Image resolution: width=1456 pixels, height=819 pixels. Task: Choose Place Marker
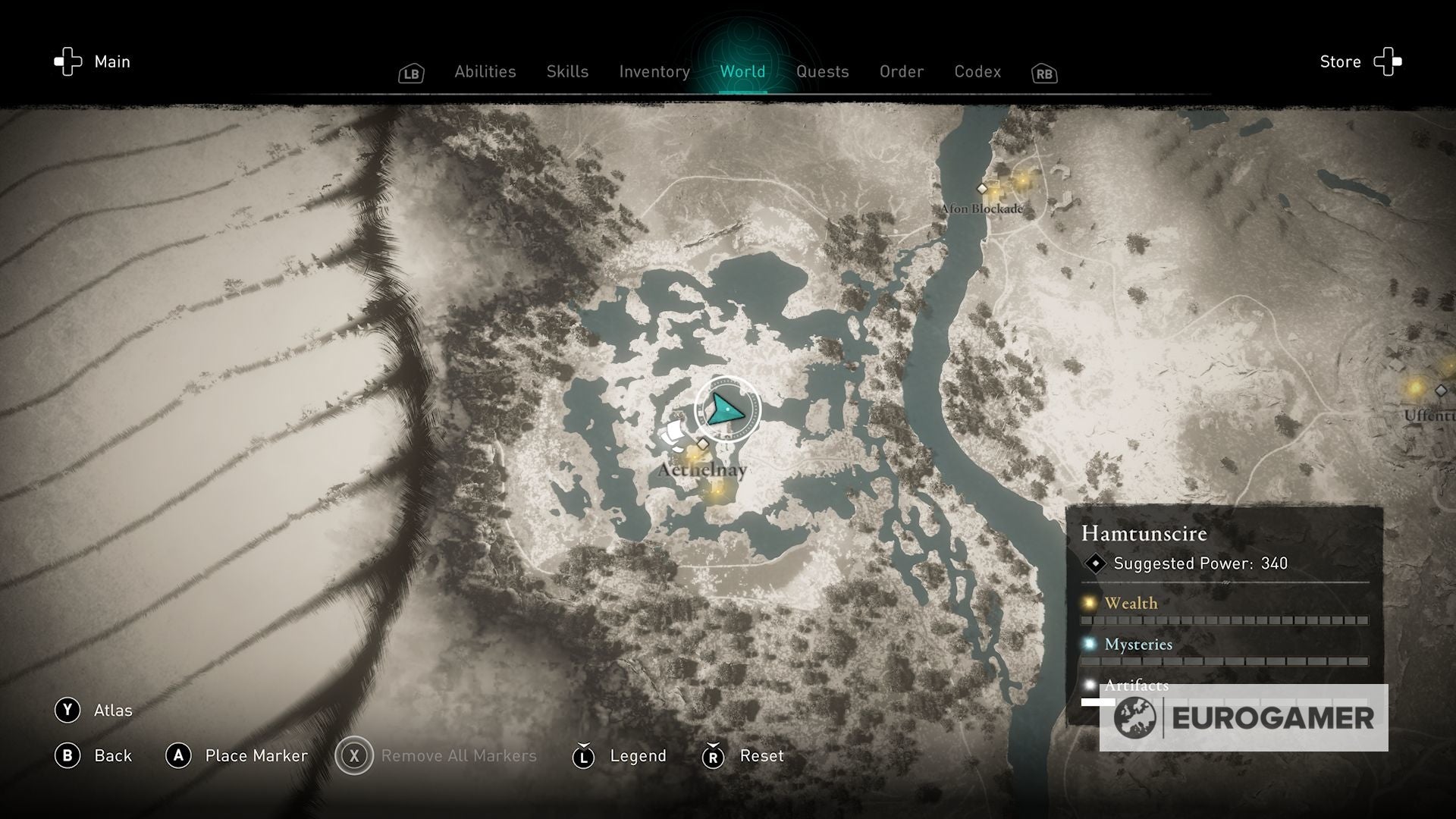[x=237, y=755]
